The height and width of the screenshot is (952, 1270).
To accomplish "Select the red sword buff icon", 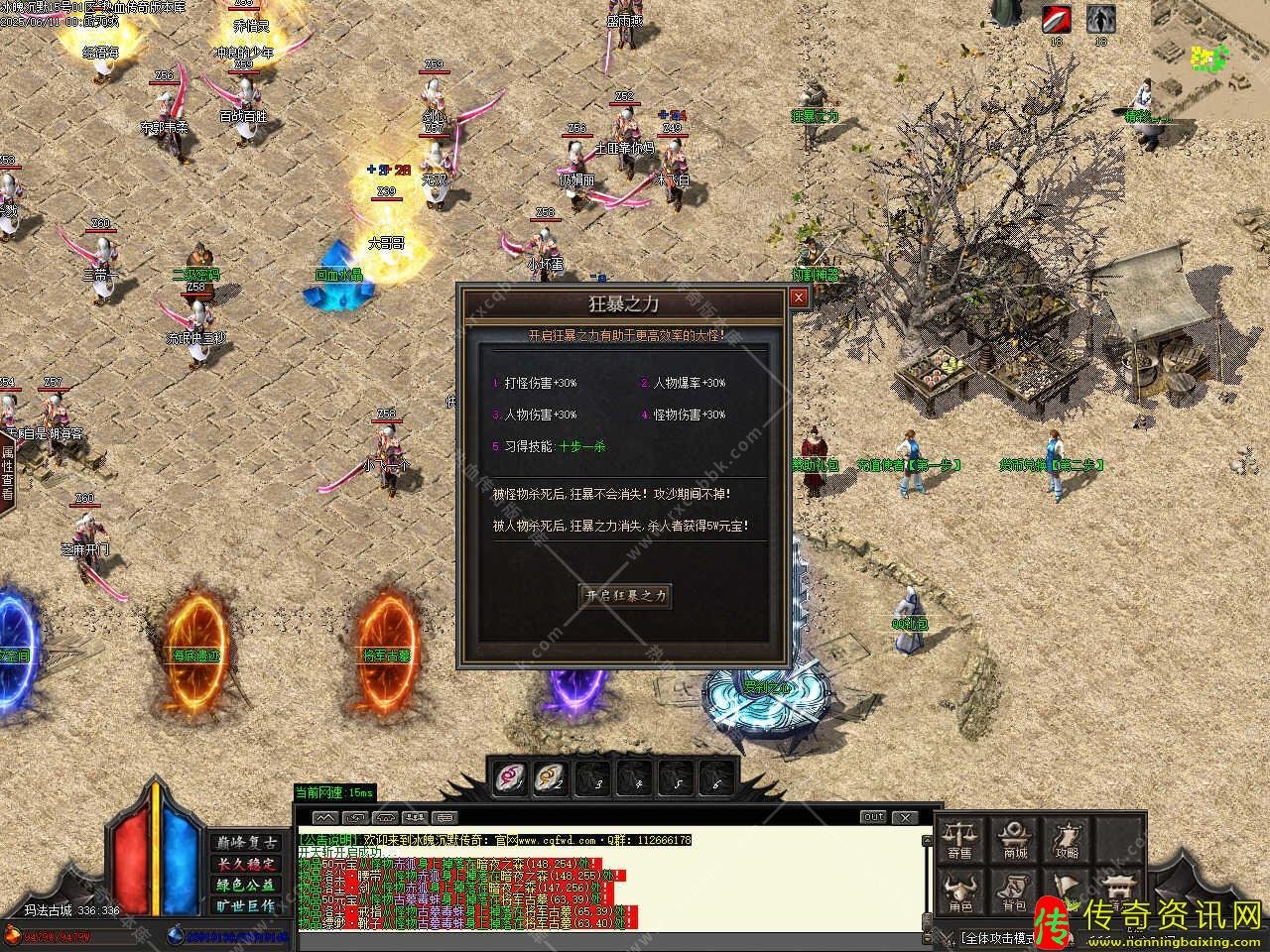I will [x=1056, y=19].
